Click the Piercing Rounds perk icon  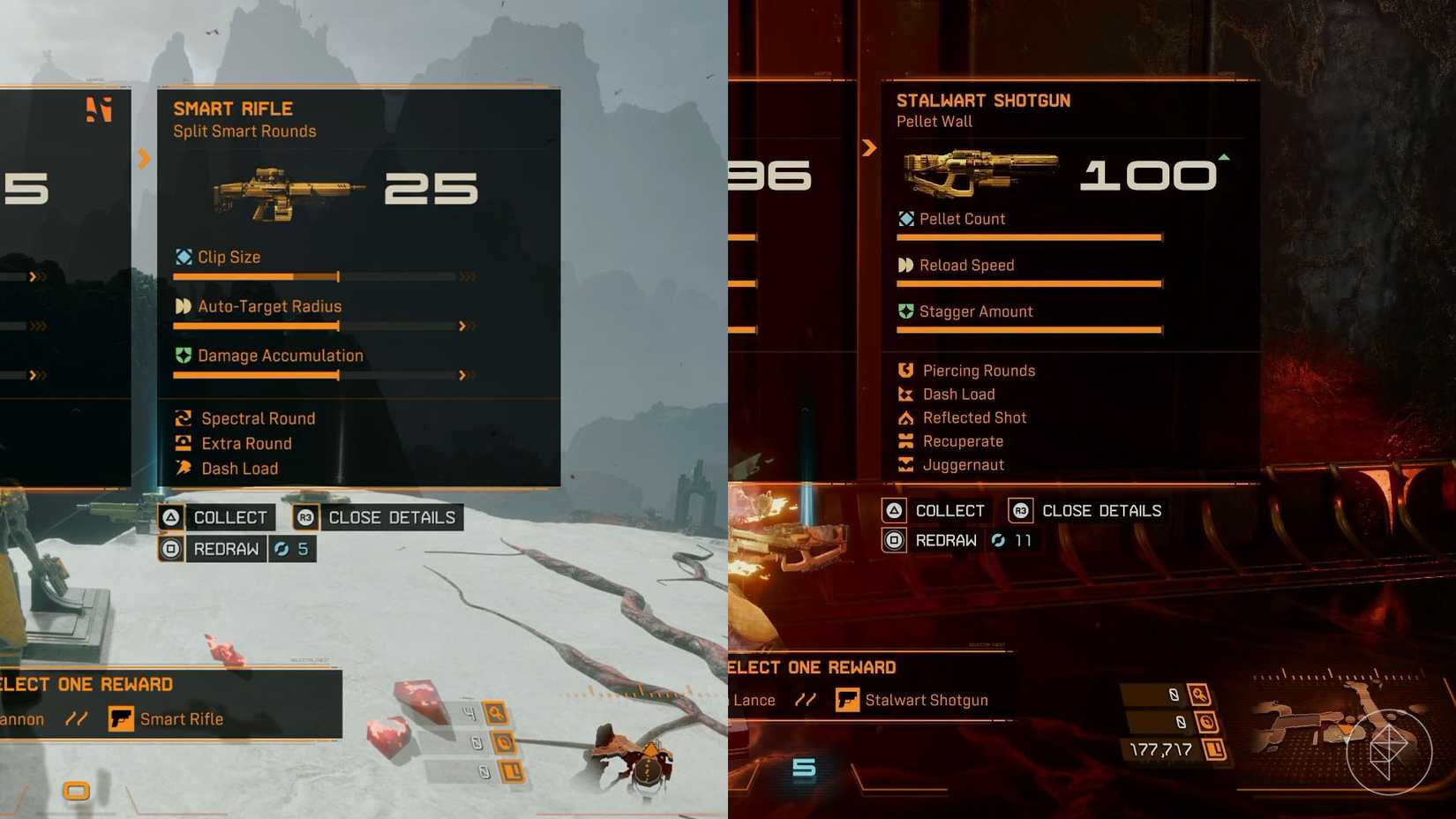905,371
